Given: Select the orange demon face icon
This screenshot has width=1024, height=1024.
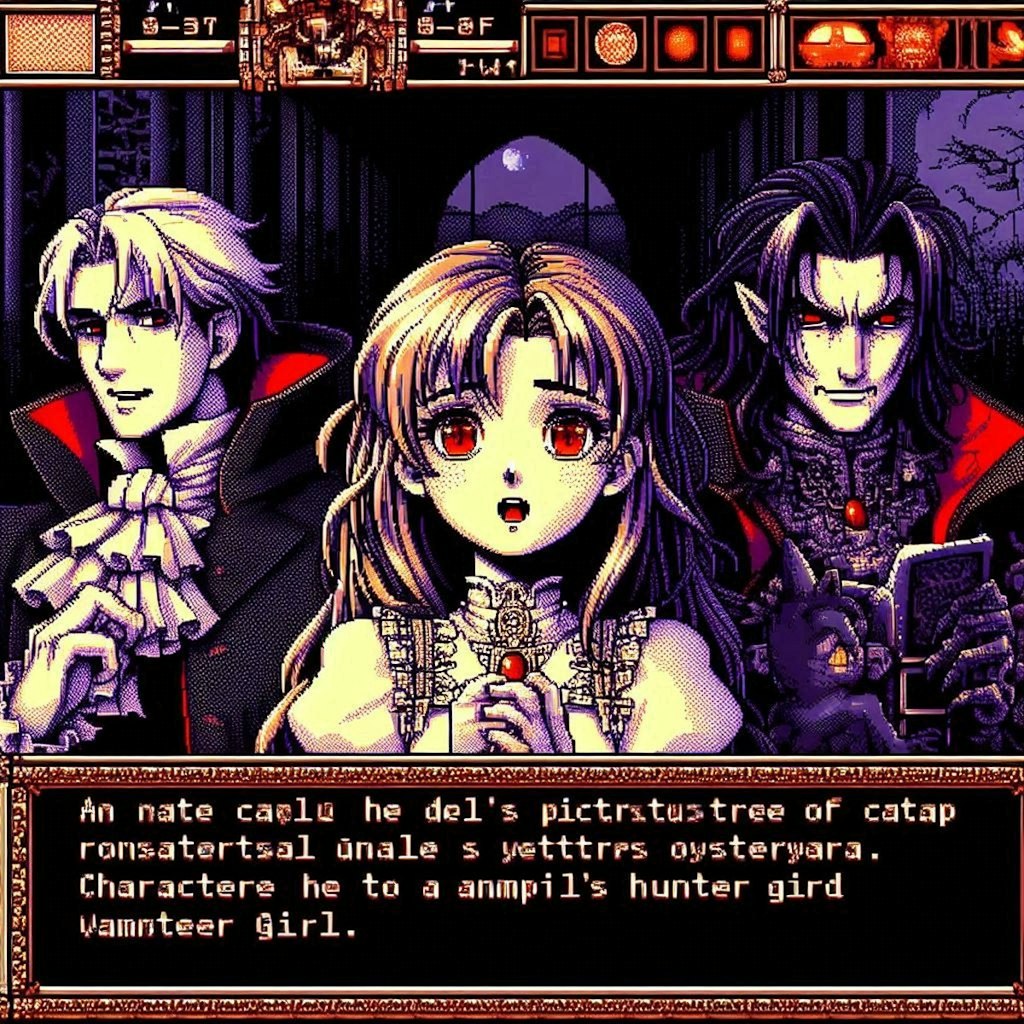Looking at the screenshot, I should coord(912,43).
